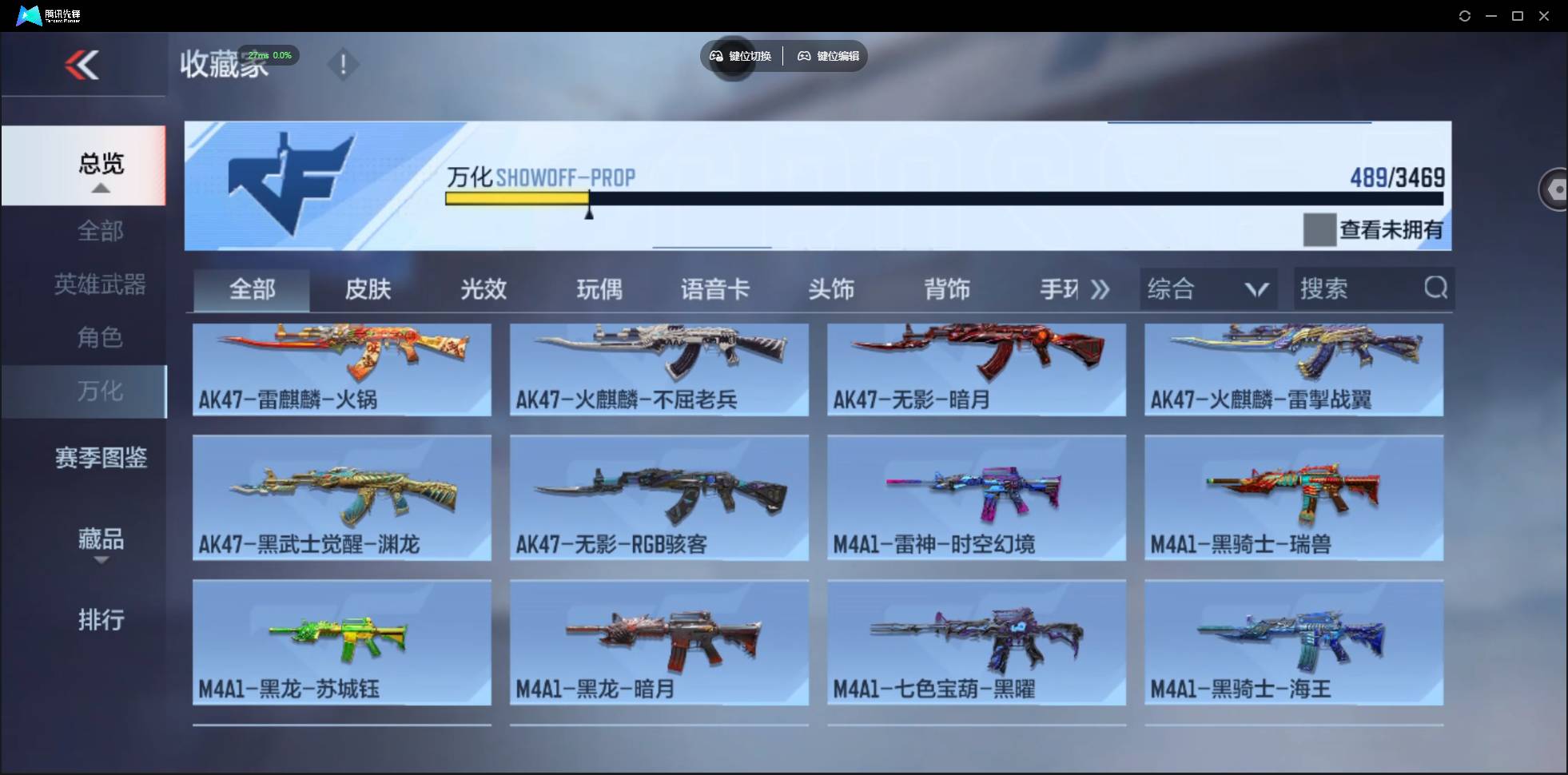Click the search magnifier icon
Image resolution: width=1568 pixels, height=775 pixels.
click(1436, 288)
